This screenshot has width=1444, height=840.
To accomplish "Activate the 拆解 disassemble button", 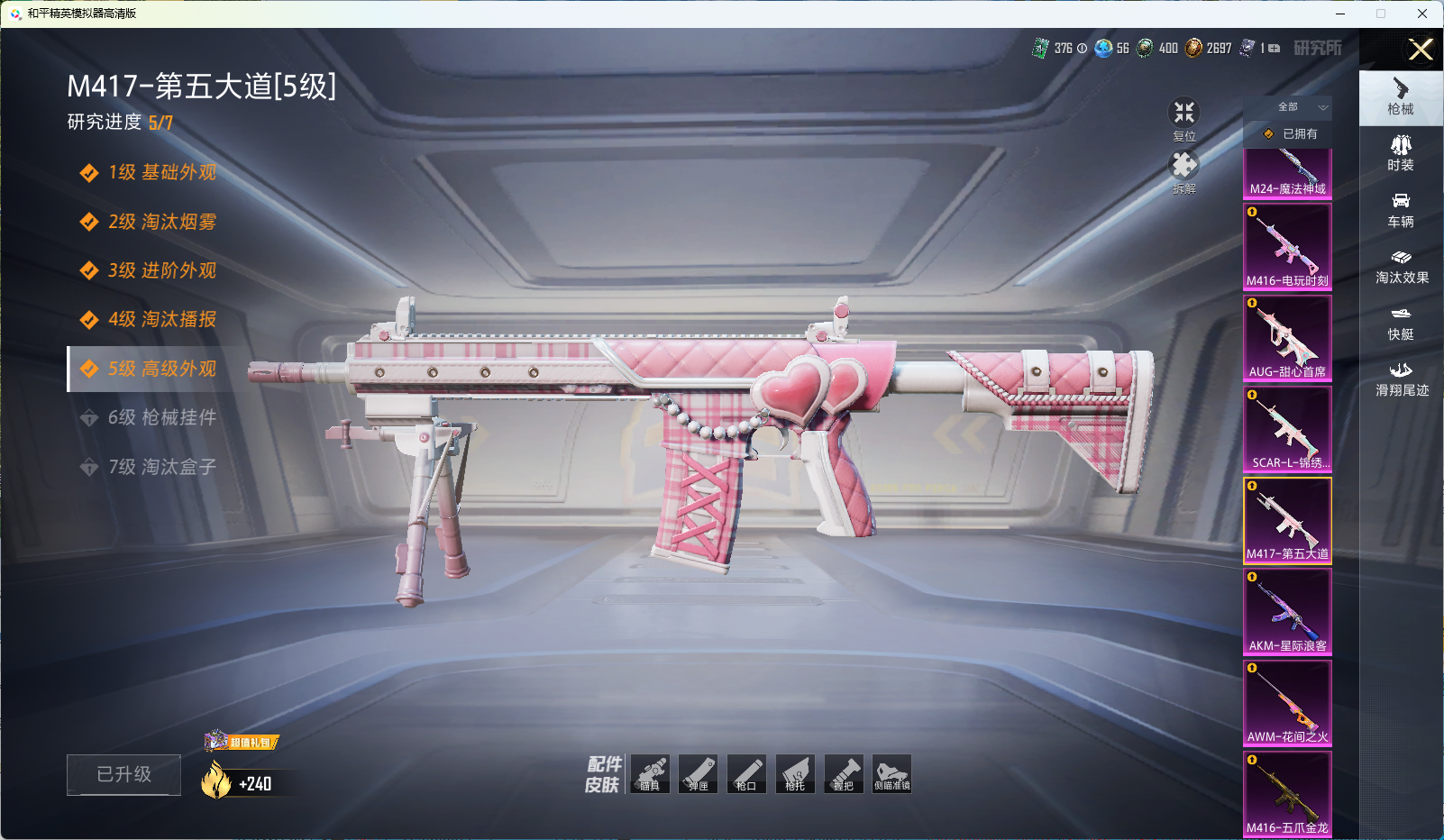I will point(1184,171).
